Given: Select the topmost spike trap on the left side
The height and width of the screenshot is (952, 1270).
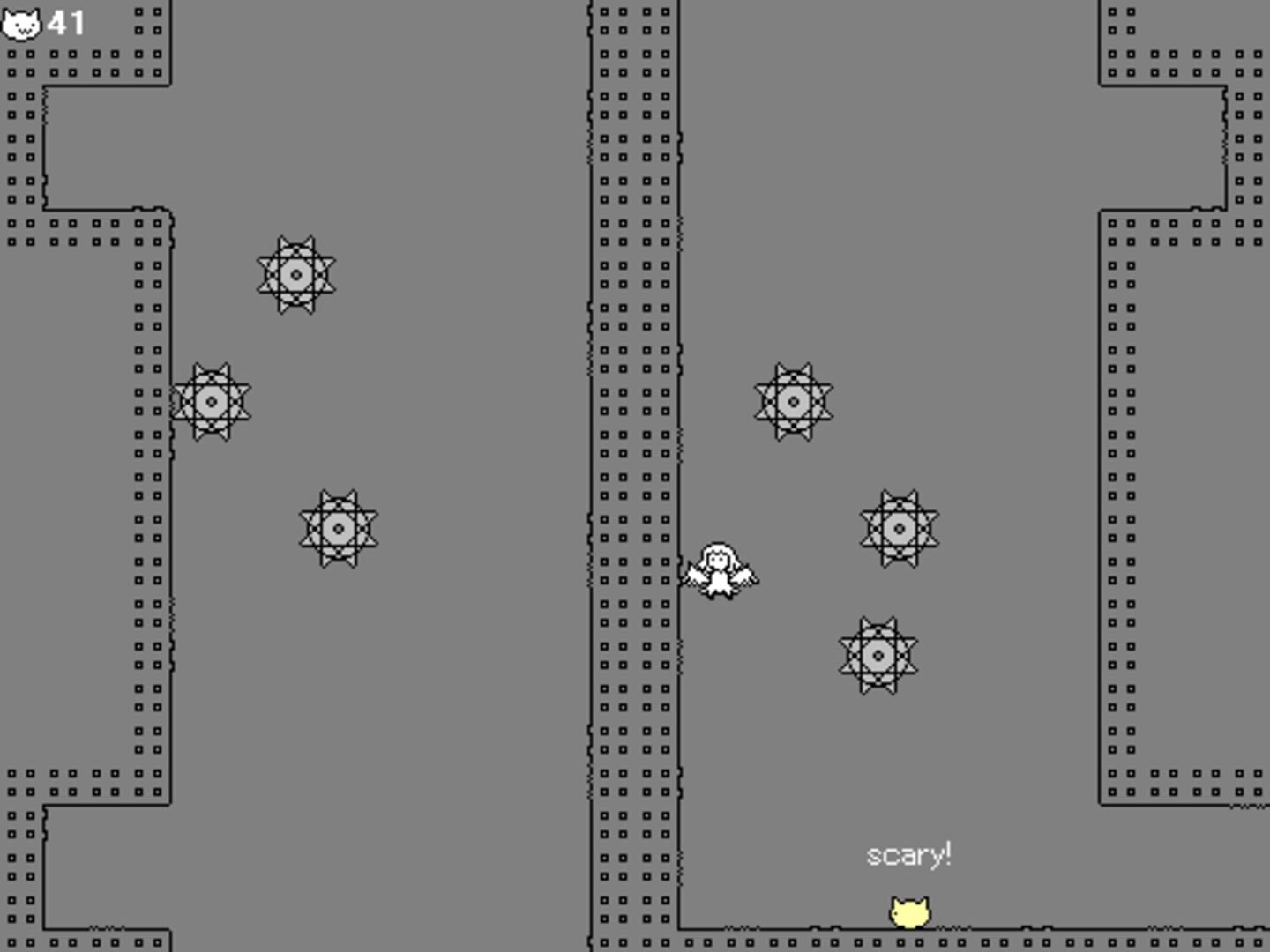Looking at the screenshot, I should (x=295, y=275).
